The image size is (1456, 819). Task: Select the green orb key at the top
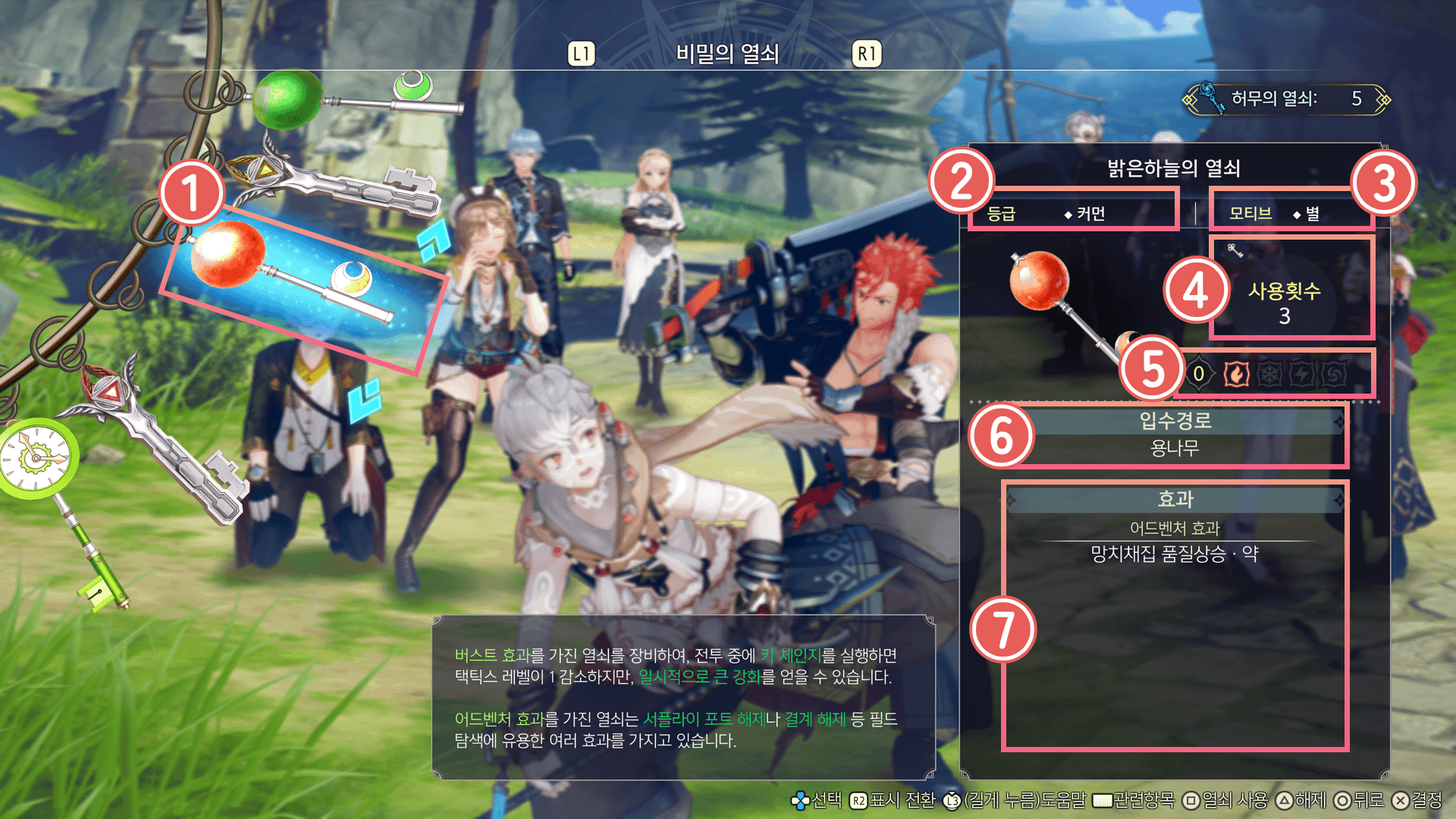[x=288, y=99]
